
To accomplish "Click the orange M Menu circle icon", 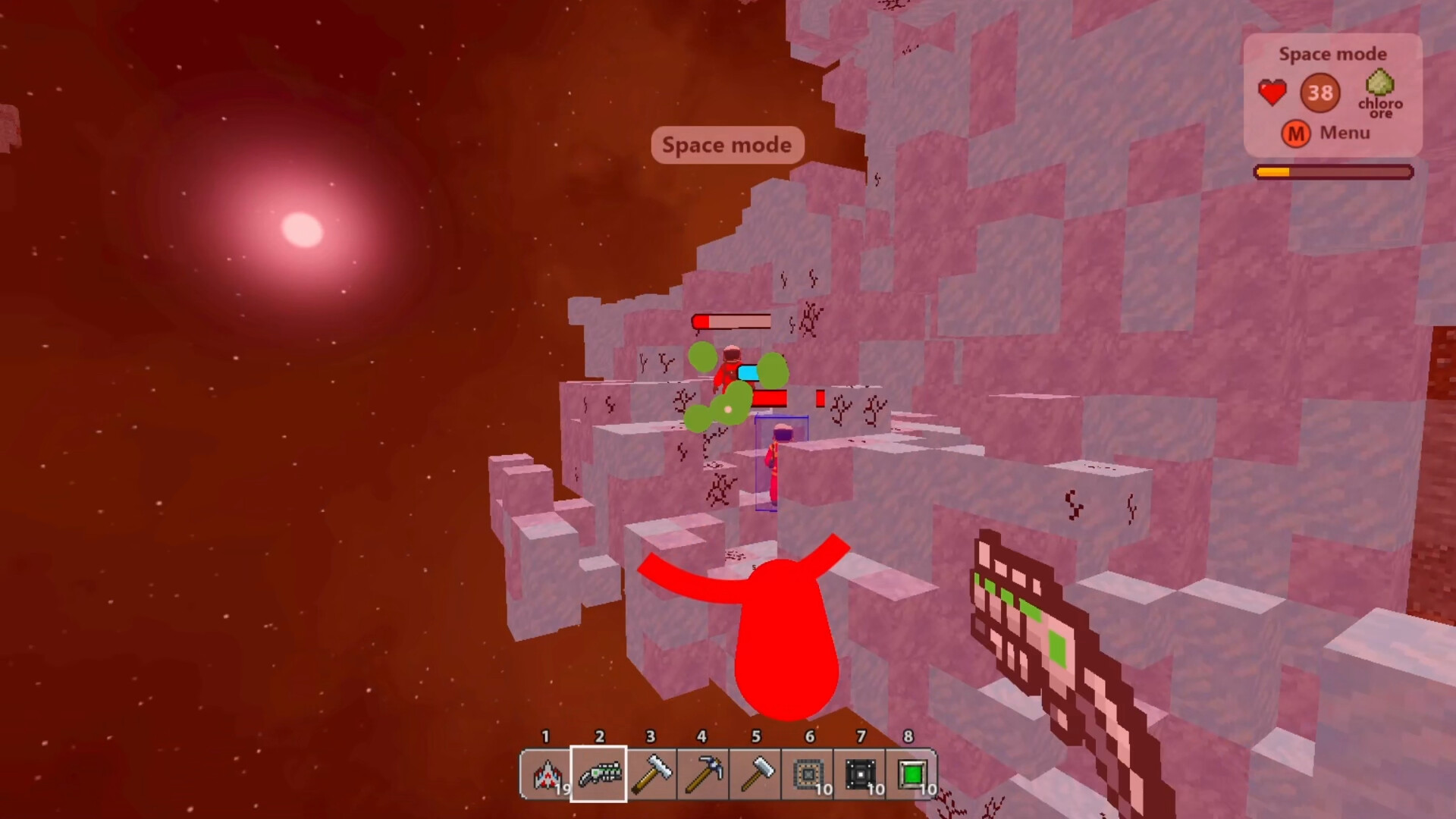I will pyautogui.click(x=1296, y=133).
